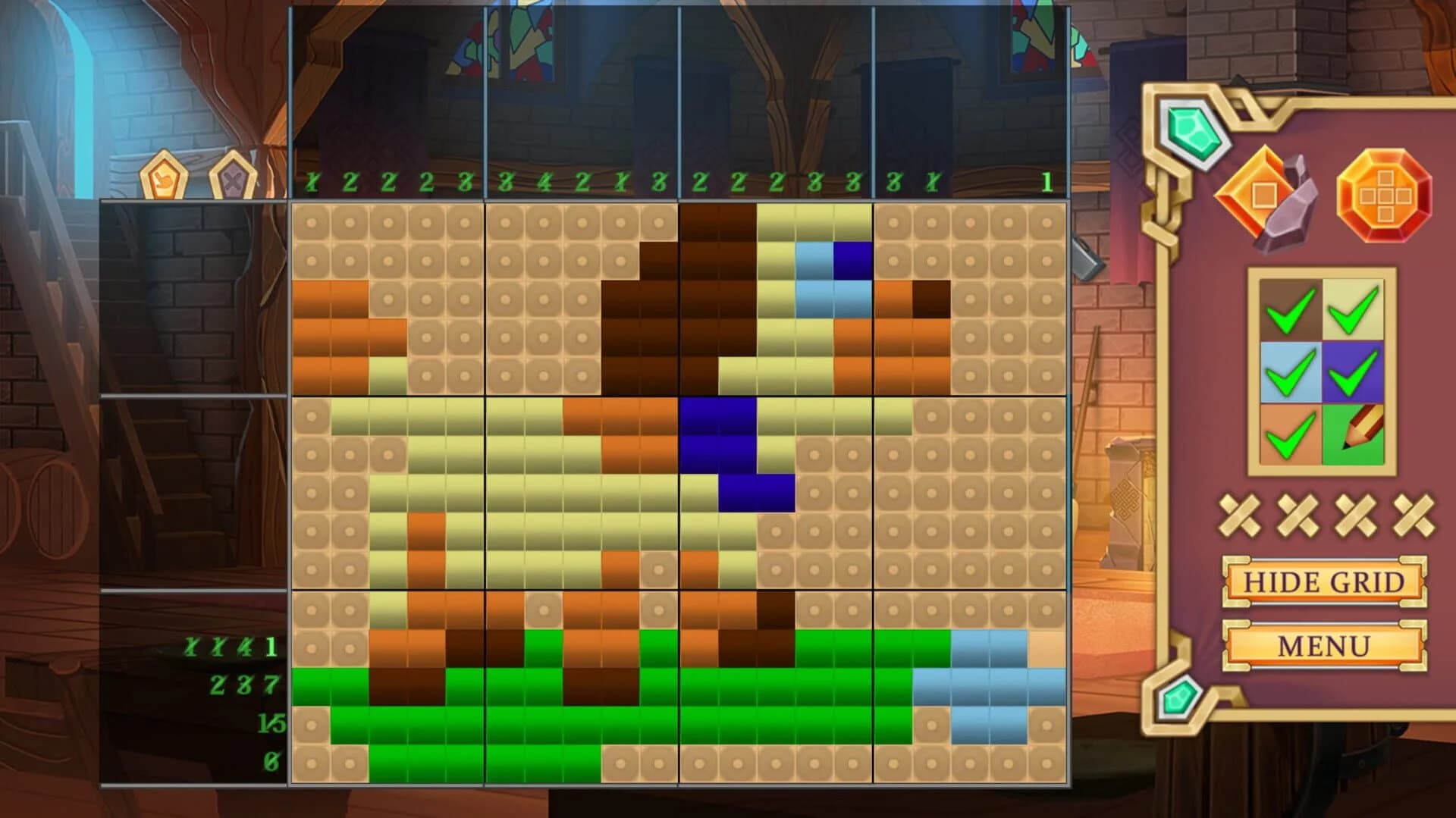The height and width of the screenshot is (818, 1456).
Task: Switch to the X-mark mode pentagon badge
Action: click(231, 177)
